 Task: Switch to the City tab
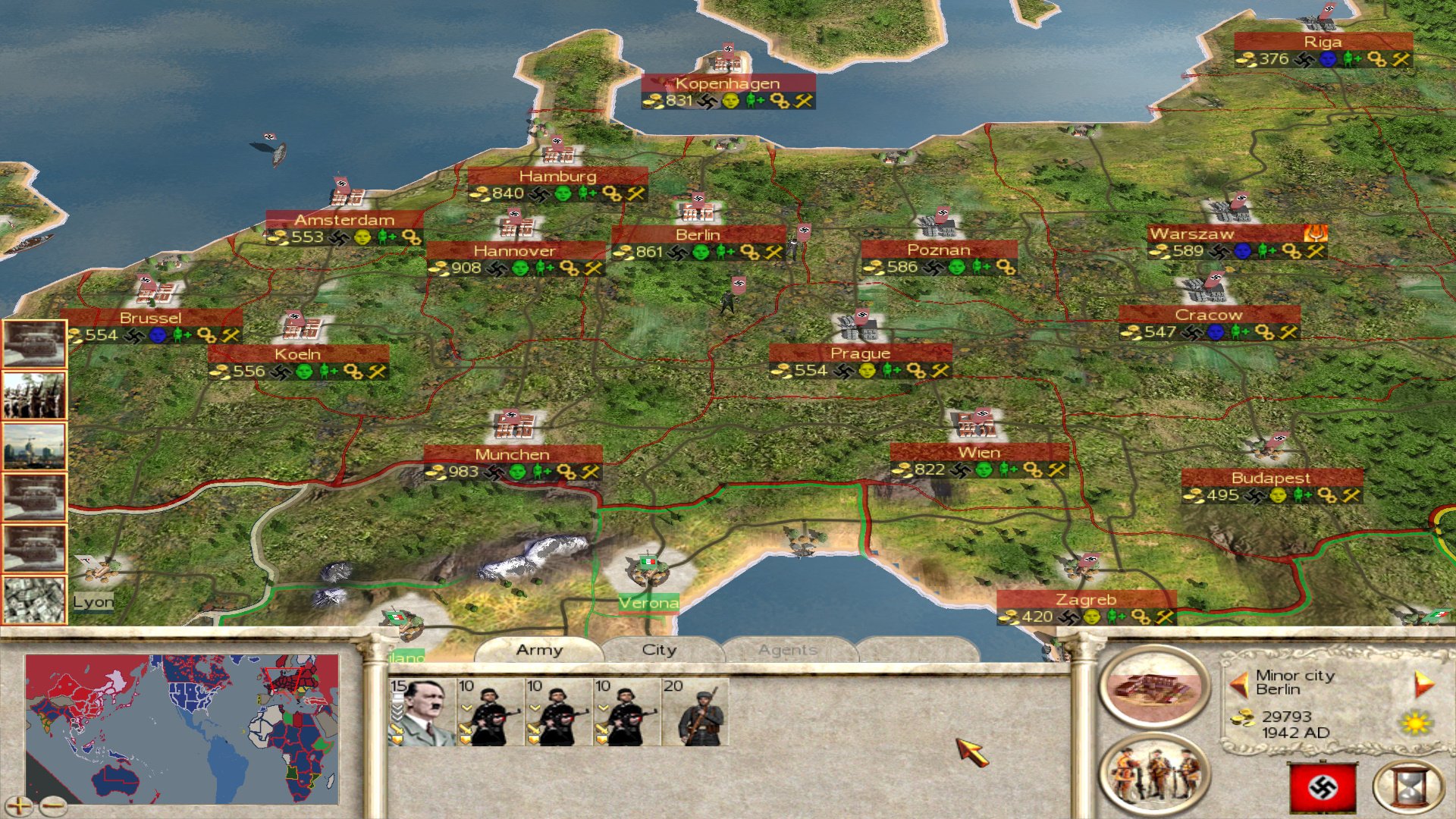pos(658,650)
